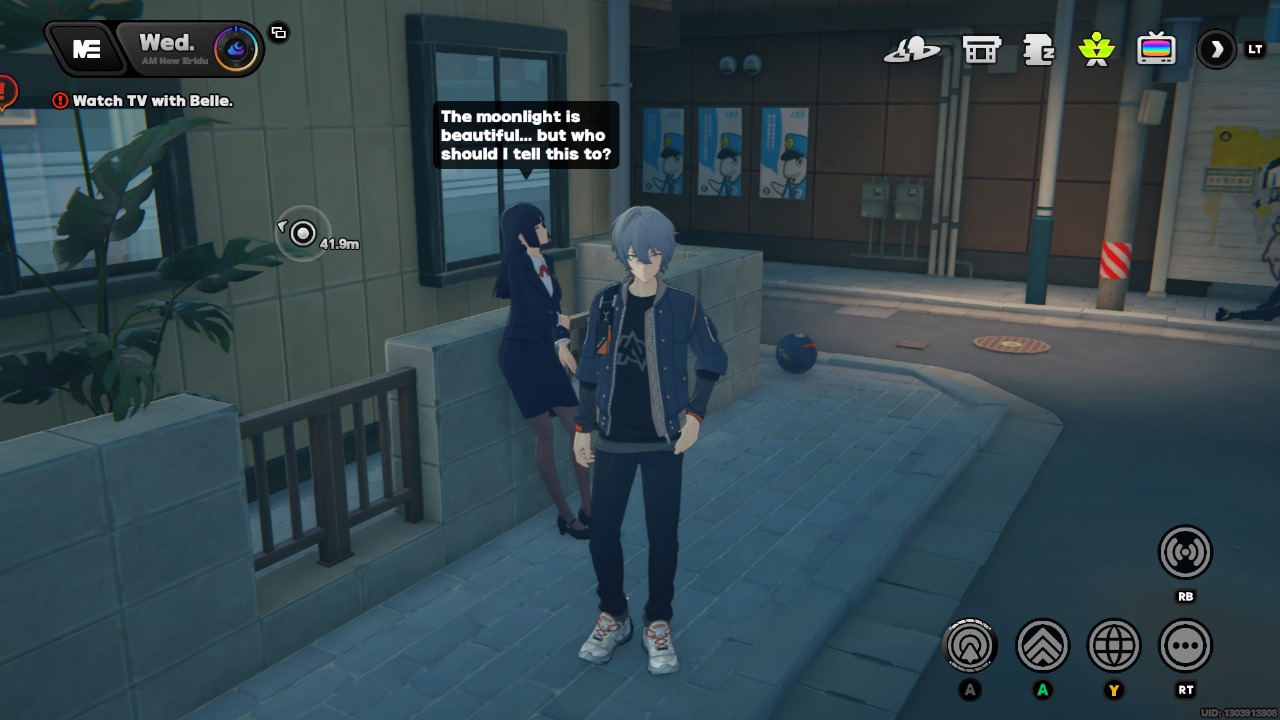The image size is (1280, 720).
Task: Click the red exclamation alert bubble at screen edge
Action: [6, 94]
